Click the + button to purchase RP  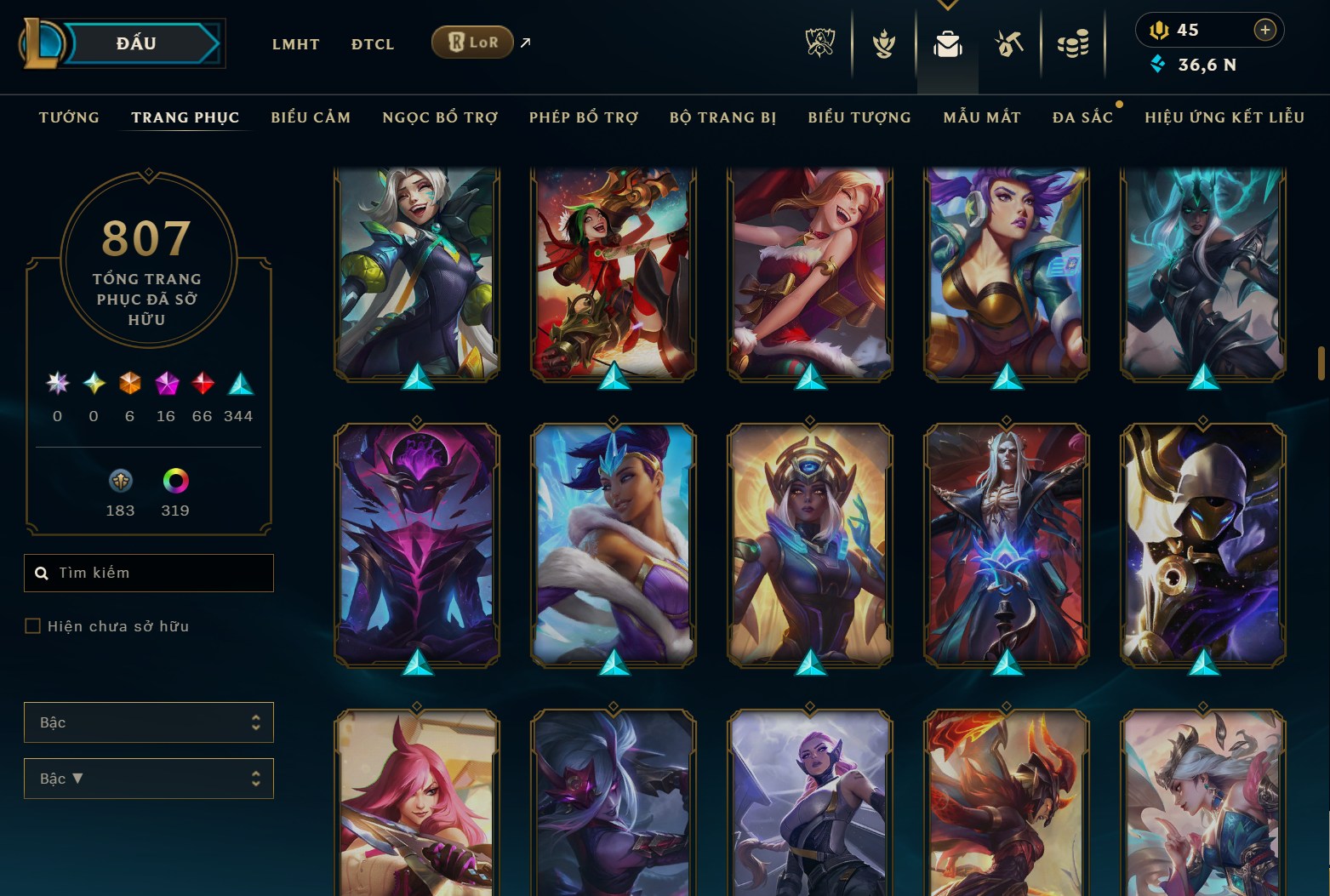[1265, 29]
